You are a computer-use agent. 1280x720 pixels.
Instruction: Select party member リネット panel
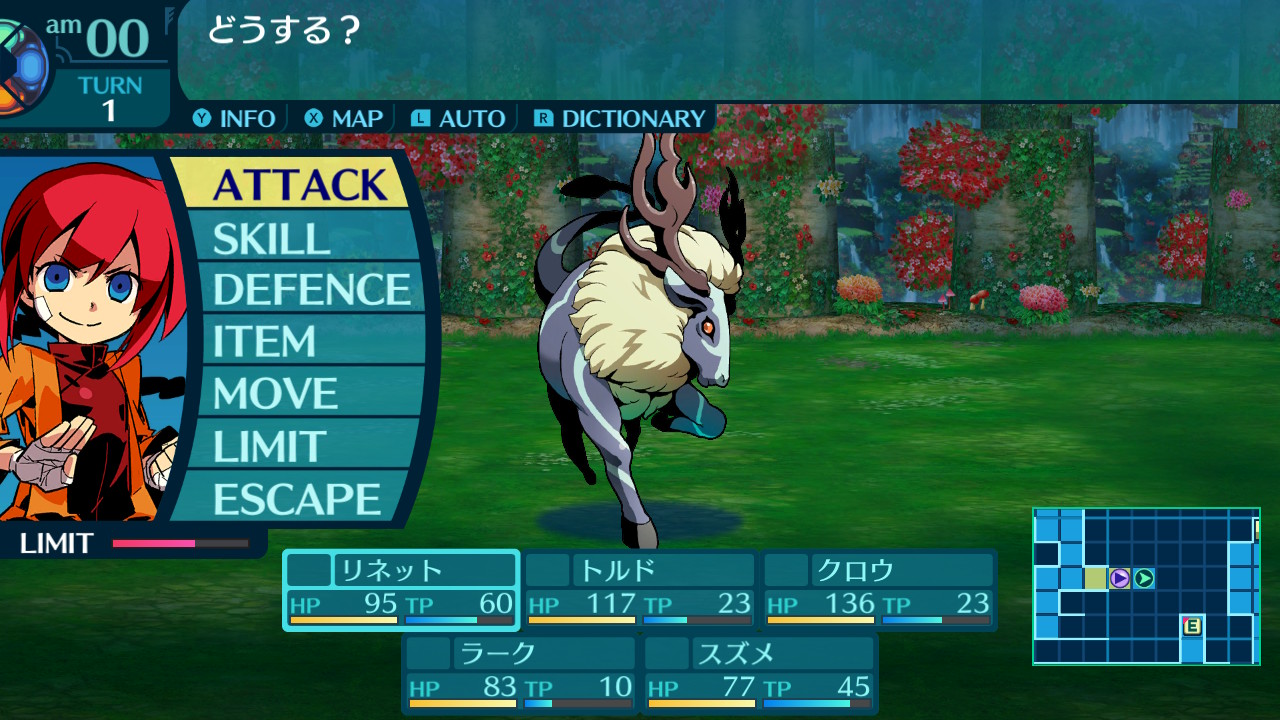pos(401,590)
